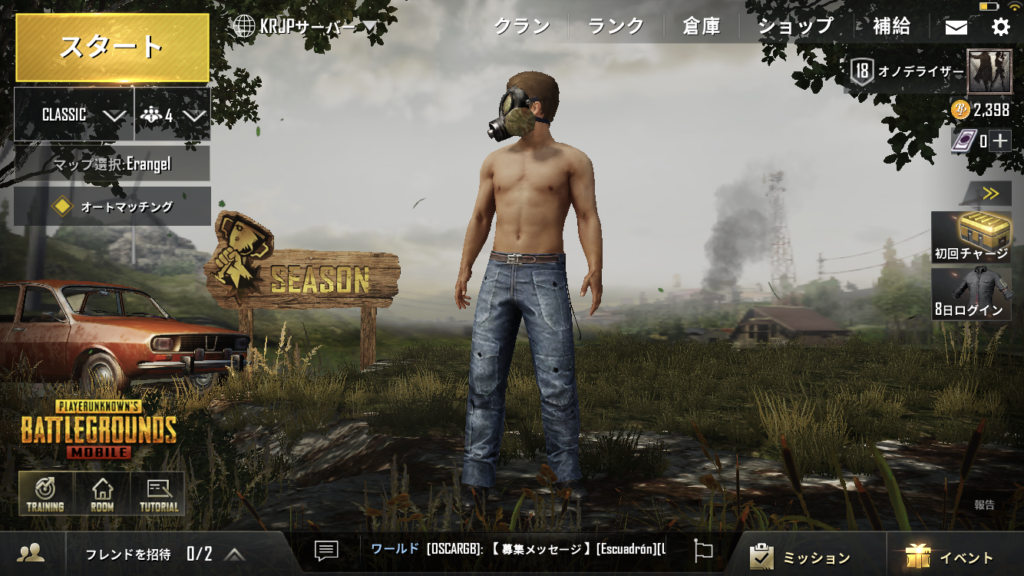Open the 8日ログイン login reward
This screenshot has width=1024, height=576.
[971, 293]
